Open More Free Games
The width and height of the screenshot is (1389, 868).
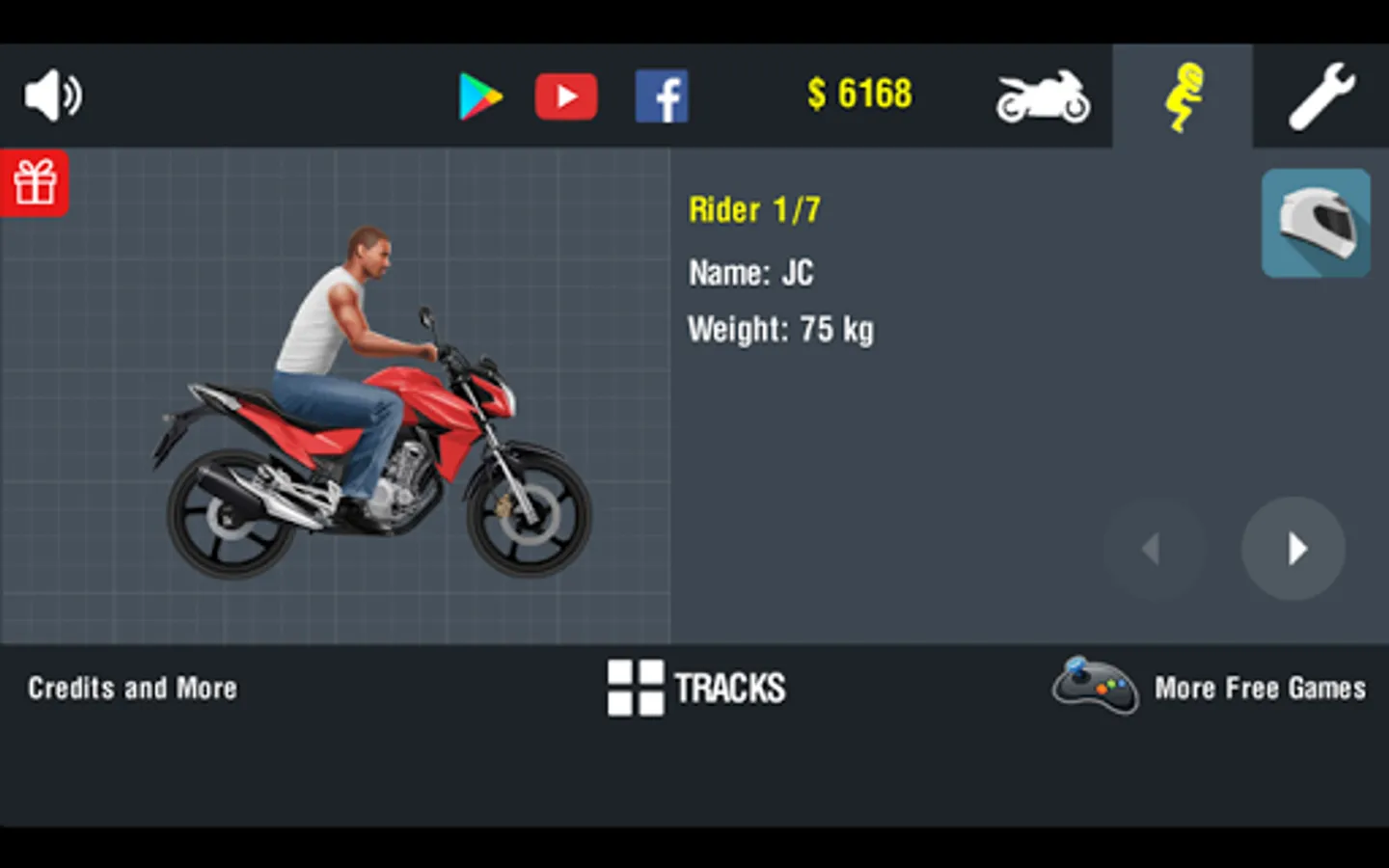[x=1259, y=688]
